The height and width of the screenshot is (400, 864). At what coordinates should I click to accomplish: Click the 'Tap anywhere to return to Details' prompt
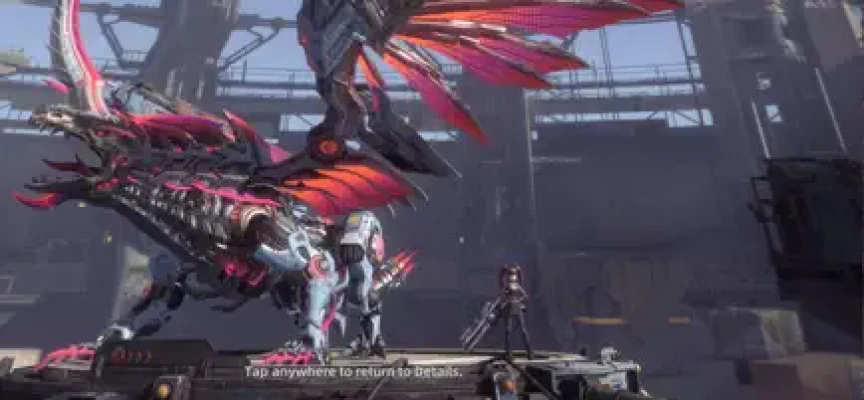click(353, 372)
